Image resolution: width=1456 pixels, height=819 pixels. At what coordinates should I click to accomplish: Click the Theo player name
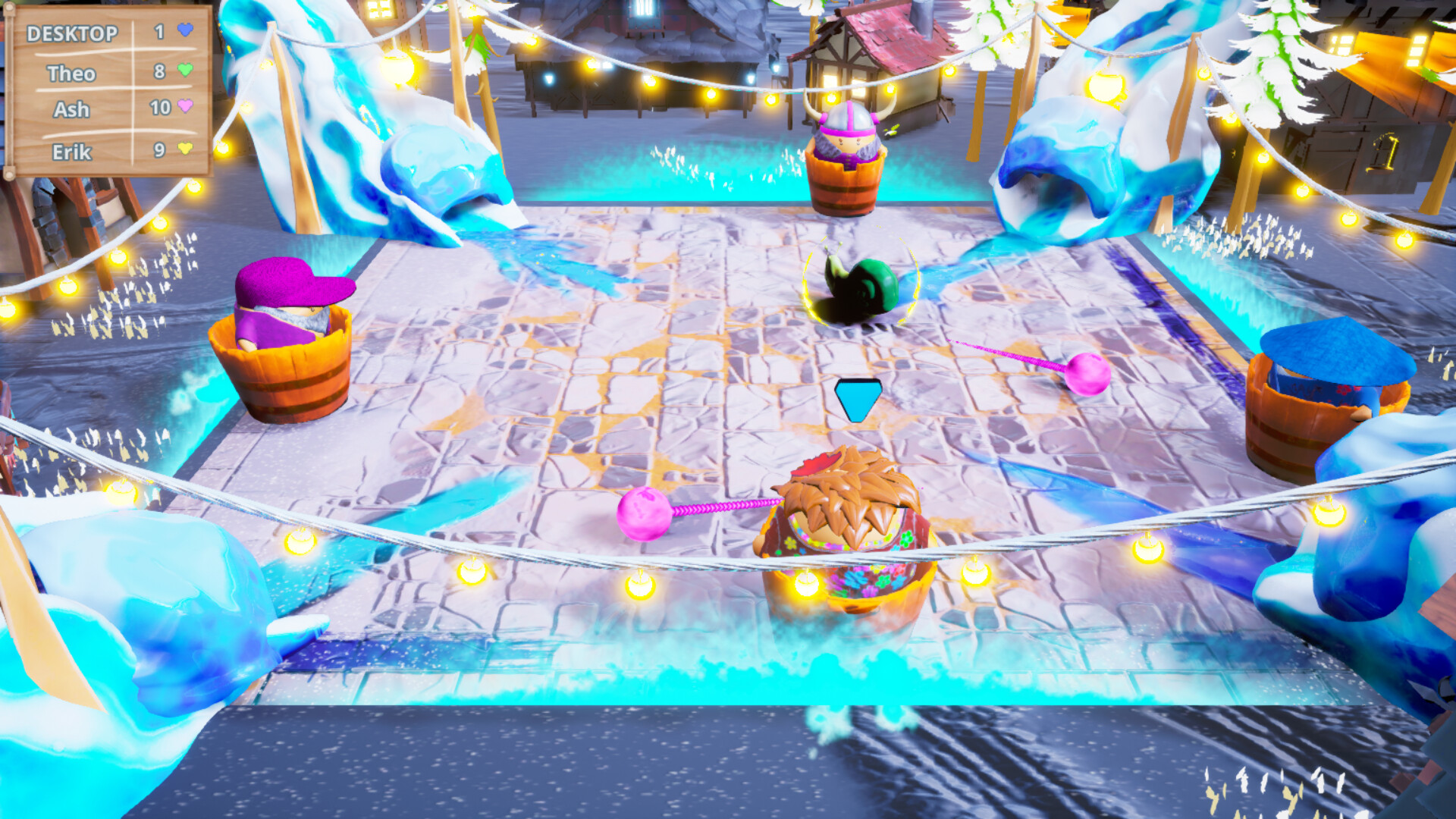pyautogui.click(x=72, y=74)
